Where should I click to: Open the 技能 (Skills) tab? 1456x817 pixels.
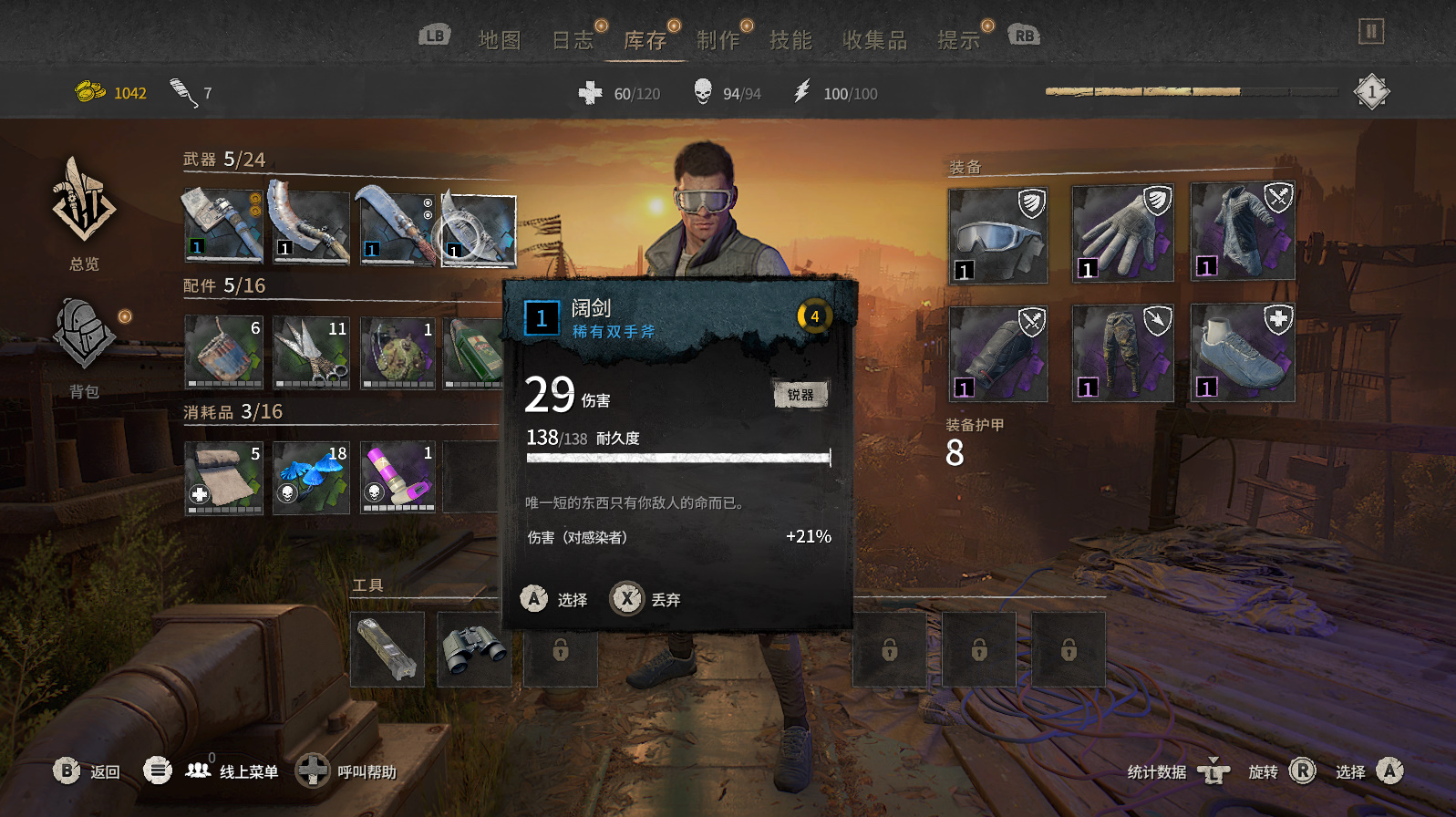(x=790, y=40)
